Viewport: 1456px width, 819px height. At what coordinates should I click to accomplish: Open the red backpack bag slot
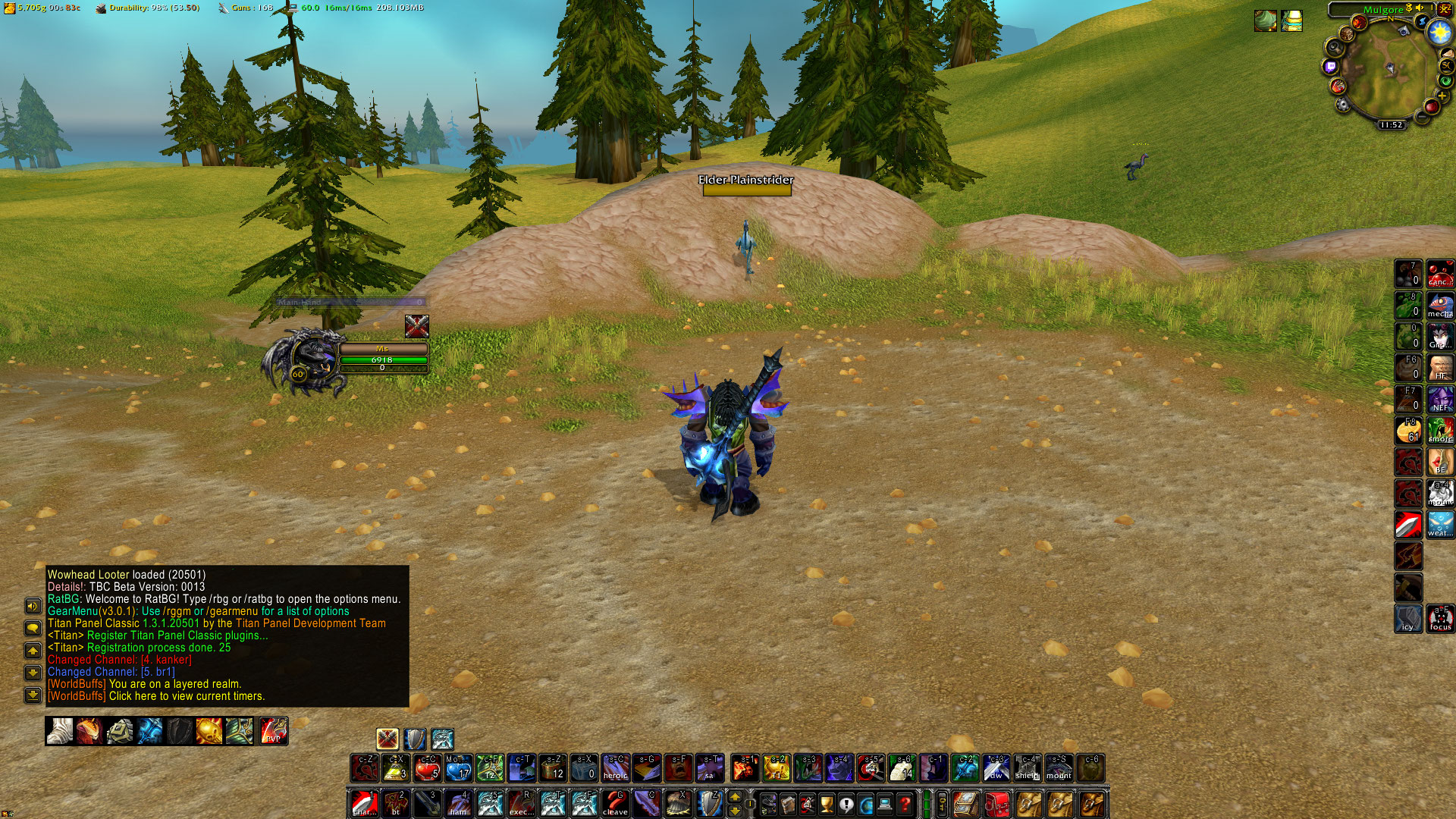[x=997, y=803]
